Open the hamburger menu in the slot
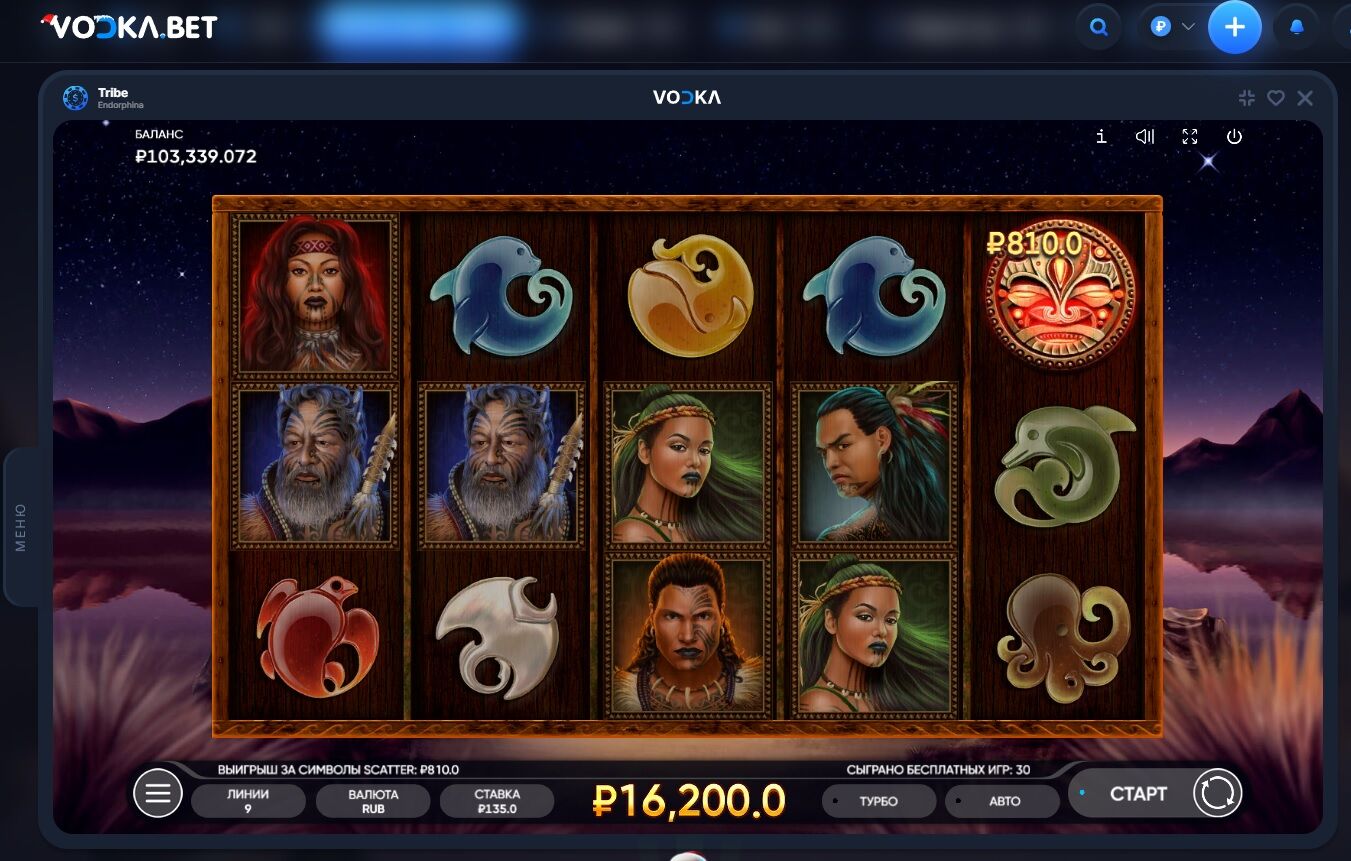The width and height of the screenshot is (1351, 861). pos(158,794)
